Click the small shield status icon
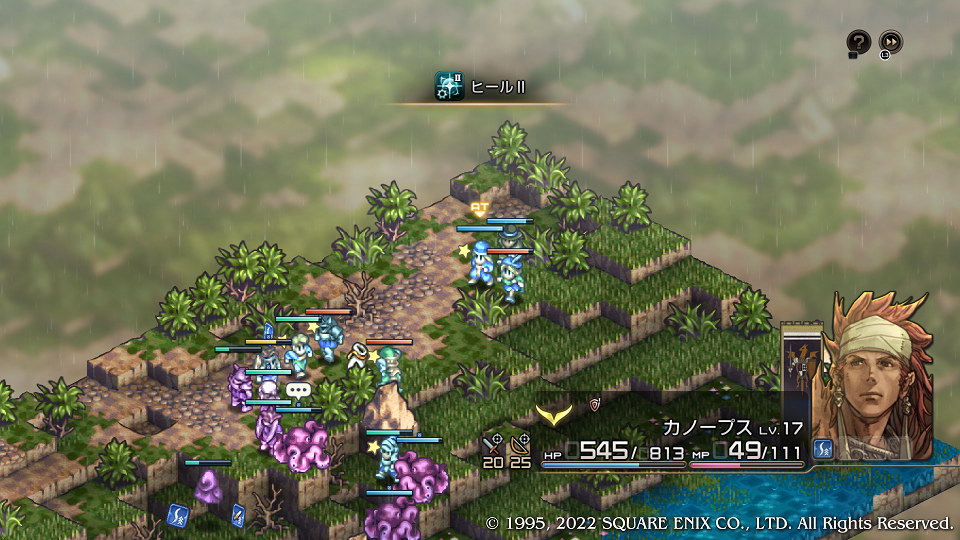This screenshot has height=540, width=960. [x=596, y=405]
